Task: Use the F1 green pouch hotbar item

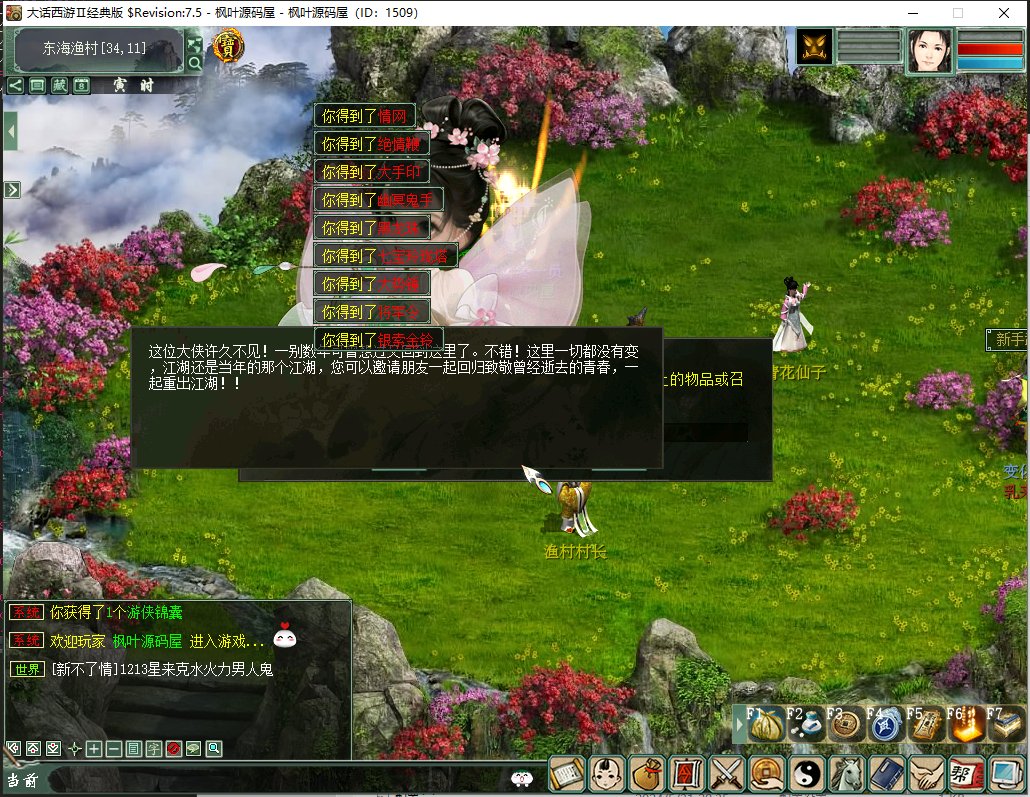Action: [766, 725]
